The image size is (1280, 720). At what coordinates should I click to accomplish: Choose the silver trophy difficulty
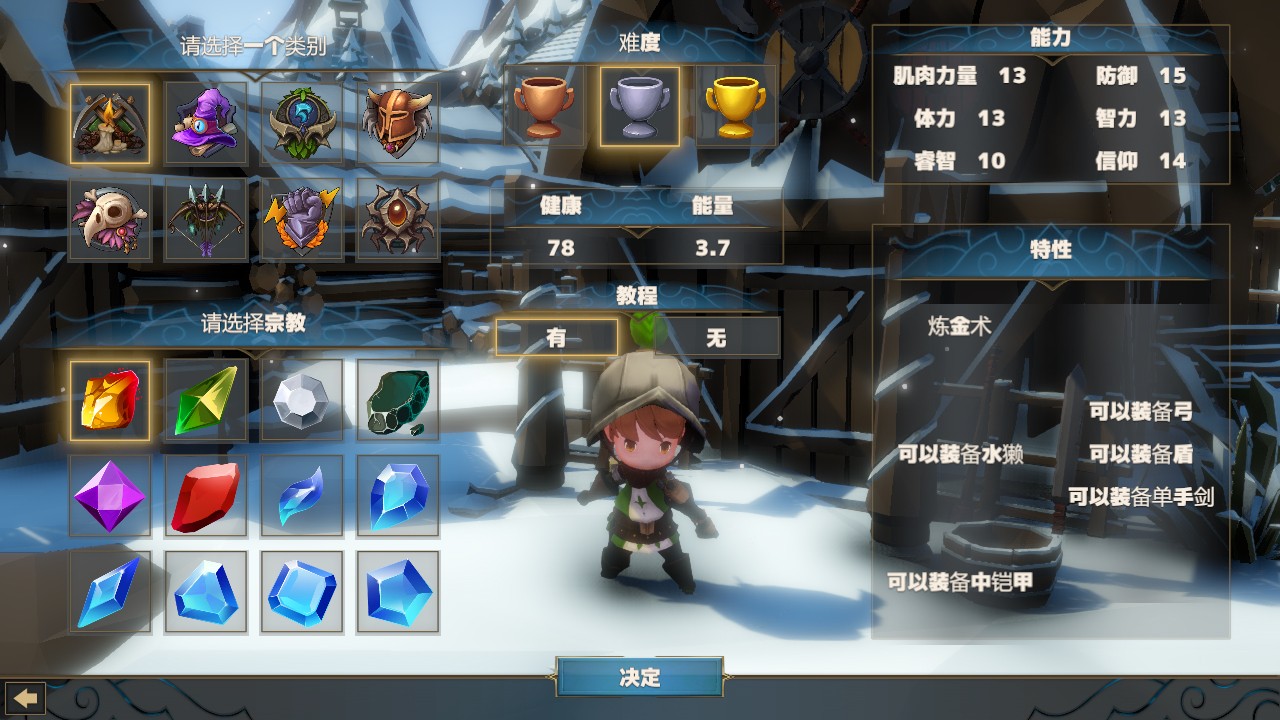tap(640, 107)
